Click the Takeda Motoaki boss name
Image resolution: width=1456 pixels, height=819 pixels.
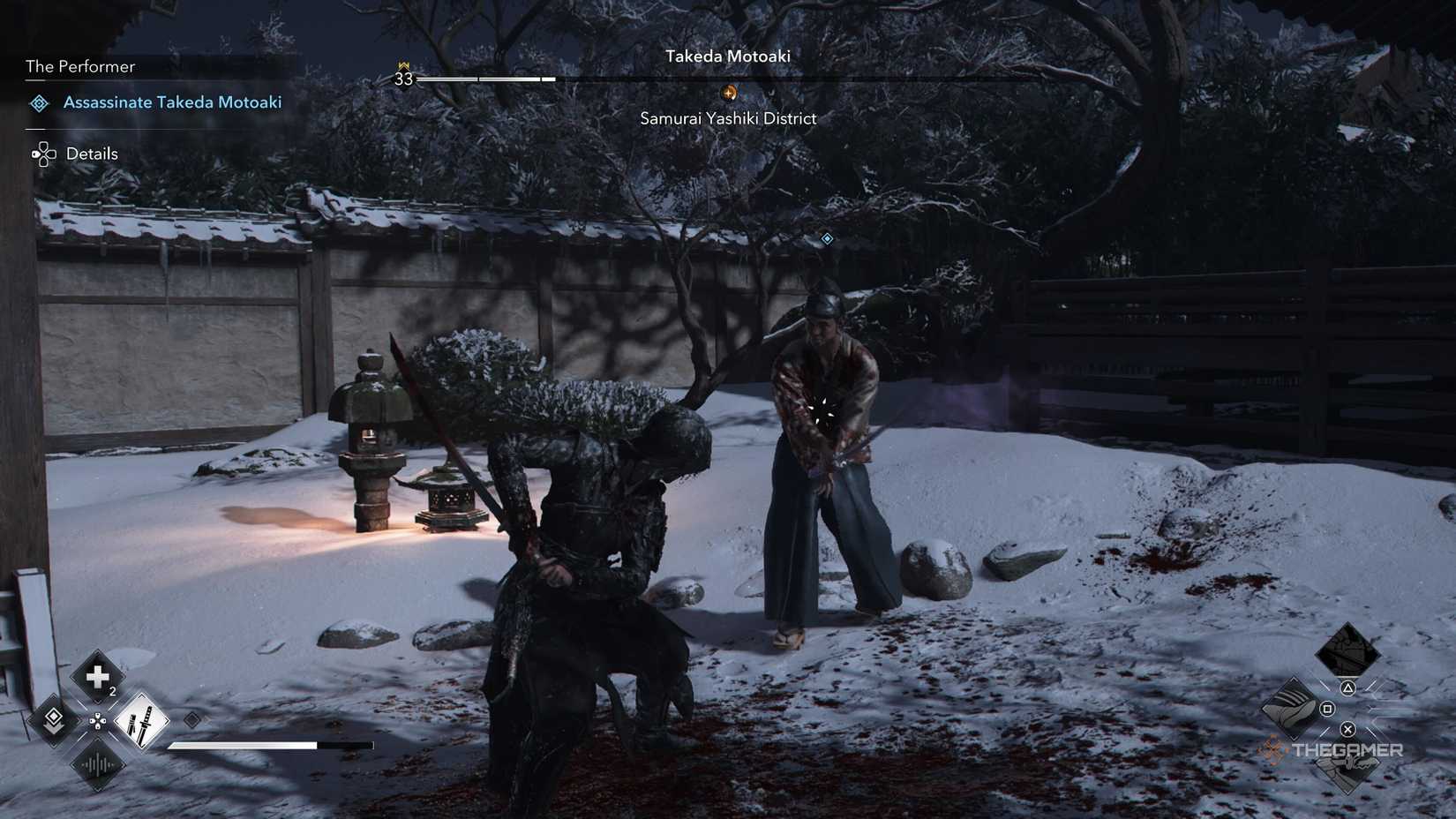coord(728,56)
